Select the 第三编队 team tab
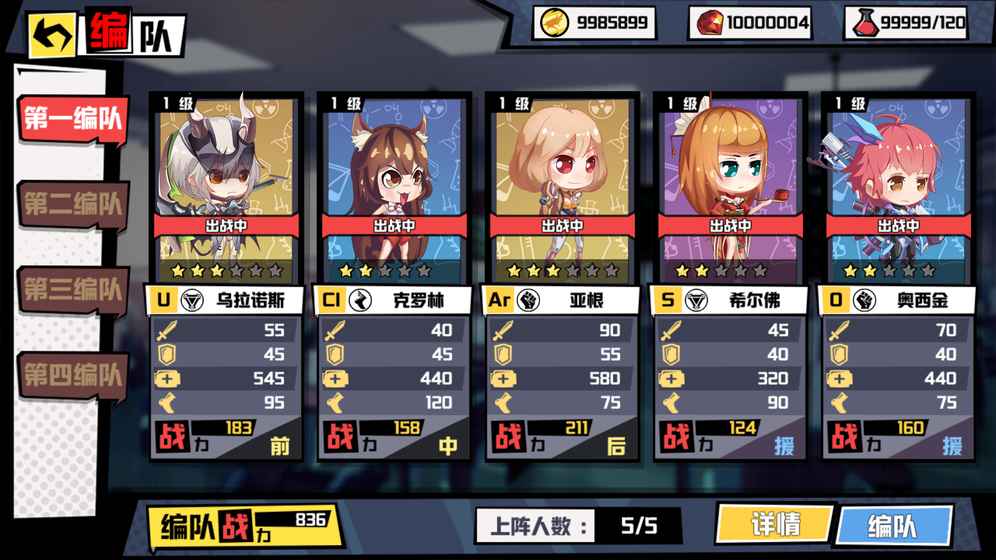996x560 pixels. 73,290
